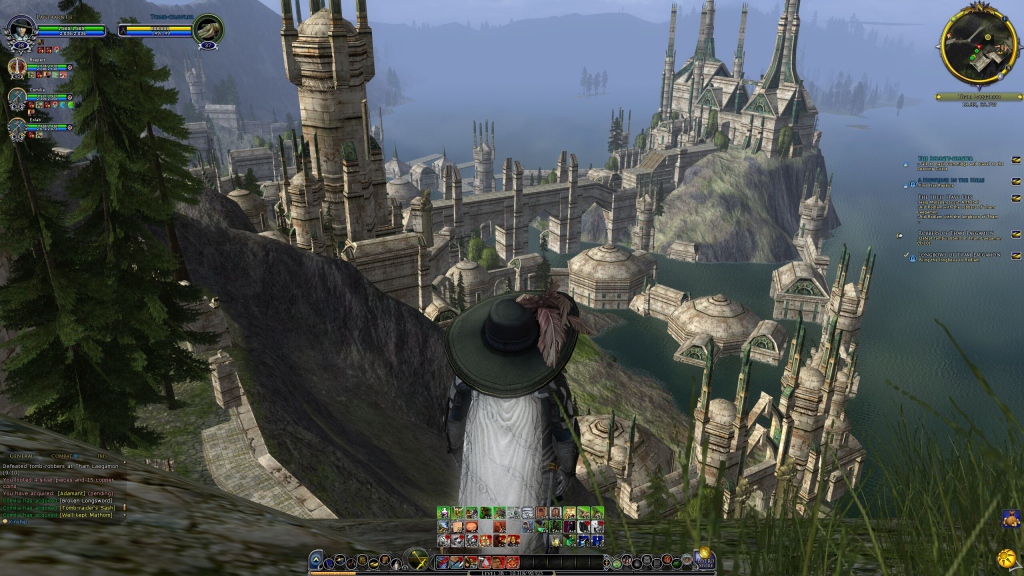The width and height of the screenshot is (1024, 576).
Task: Open the gold alert icon at screen edge
Action: coord(1006,557)
